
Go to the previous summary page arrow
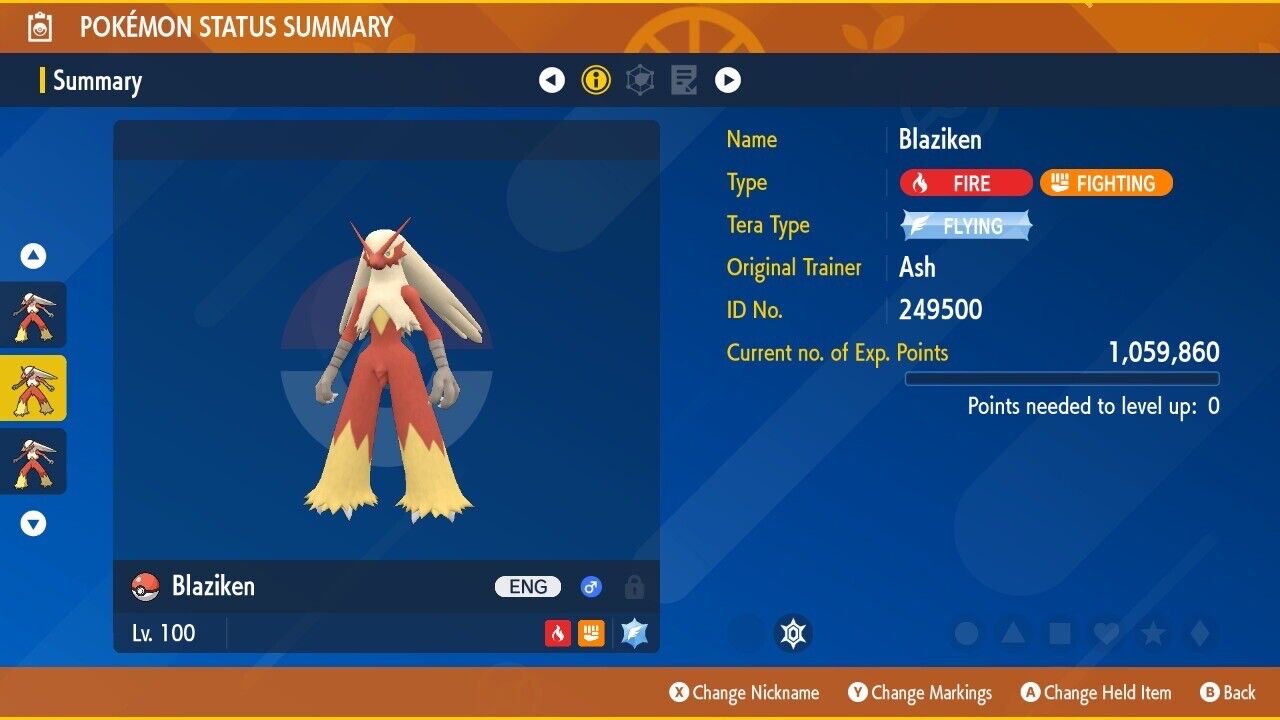point(552,80)
